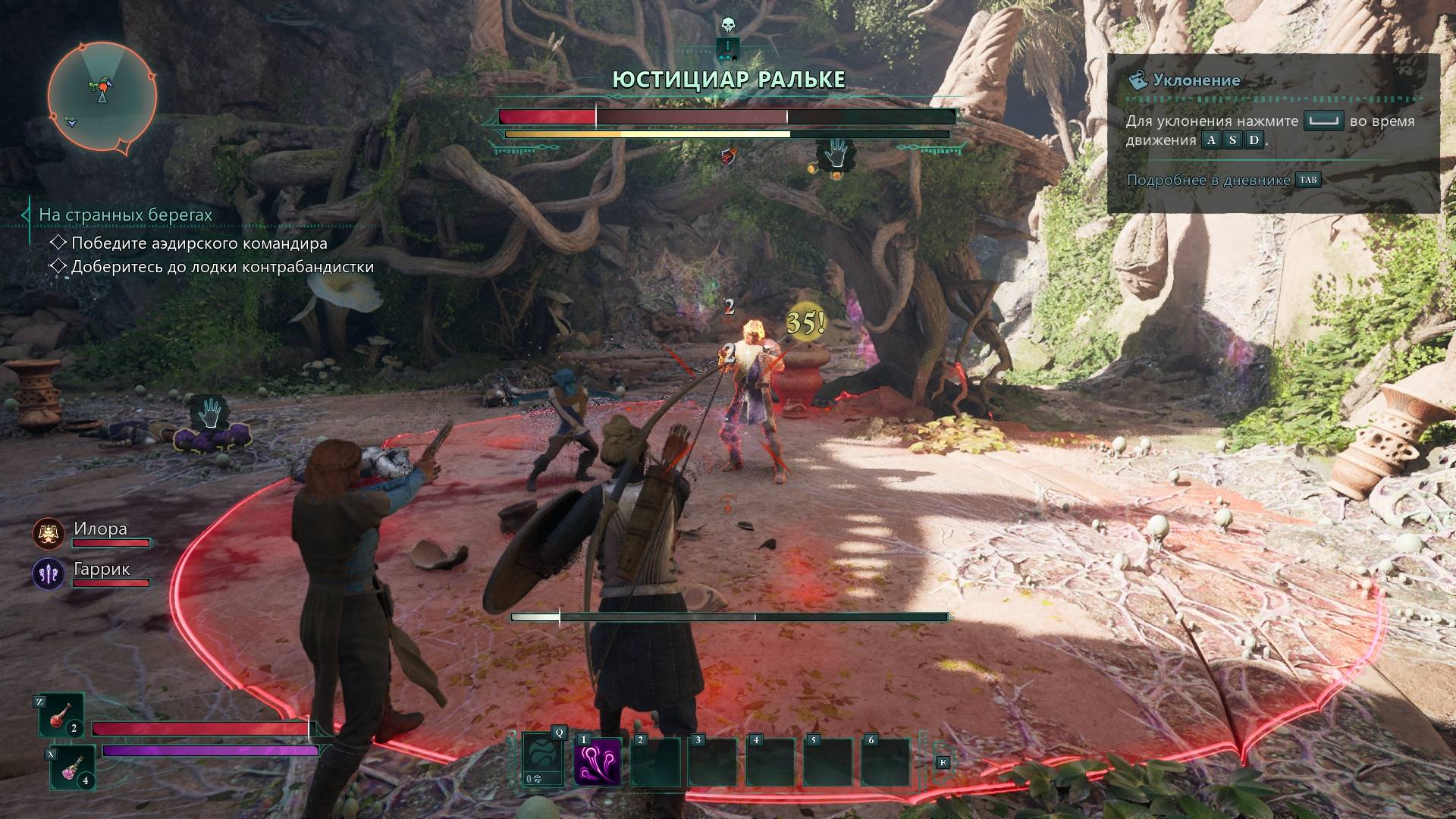Use the pink essence potion slot
The height and width of the screenshot is (819, 1456).
coord(74,767)
